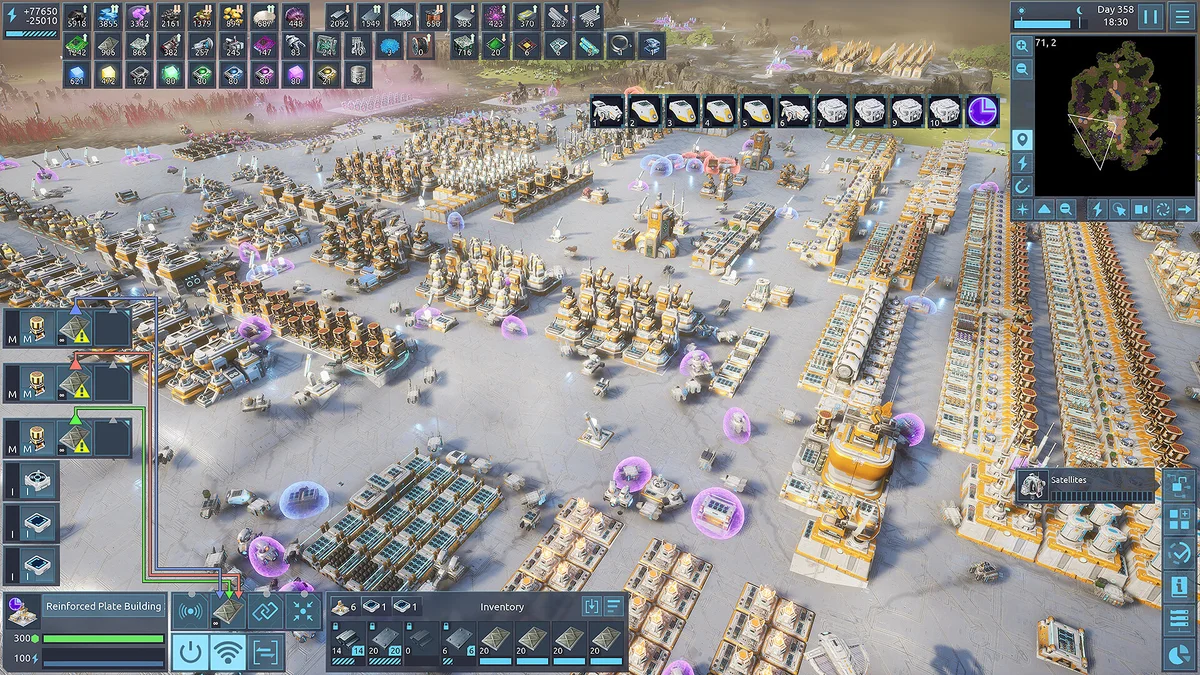Toggle the building power button
The width and height of the screenshot is (1200, 675).
point(190,653)
